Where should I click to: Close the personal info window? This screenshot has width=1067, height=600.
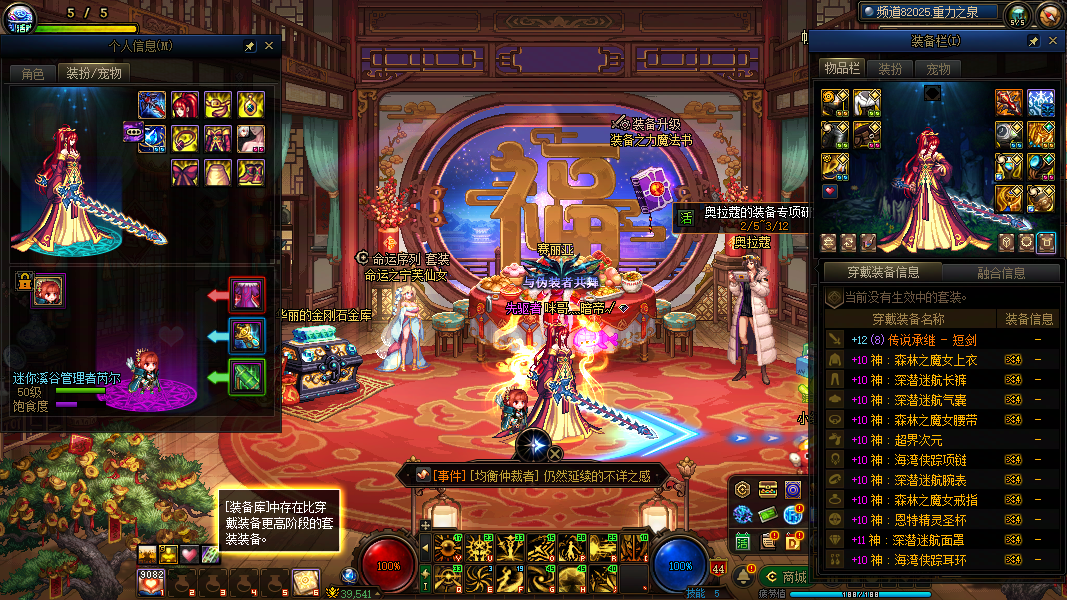[269, 46]
